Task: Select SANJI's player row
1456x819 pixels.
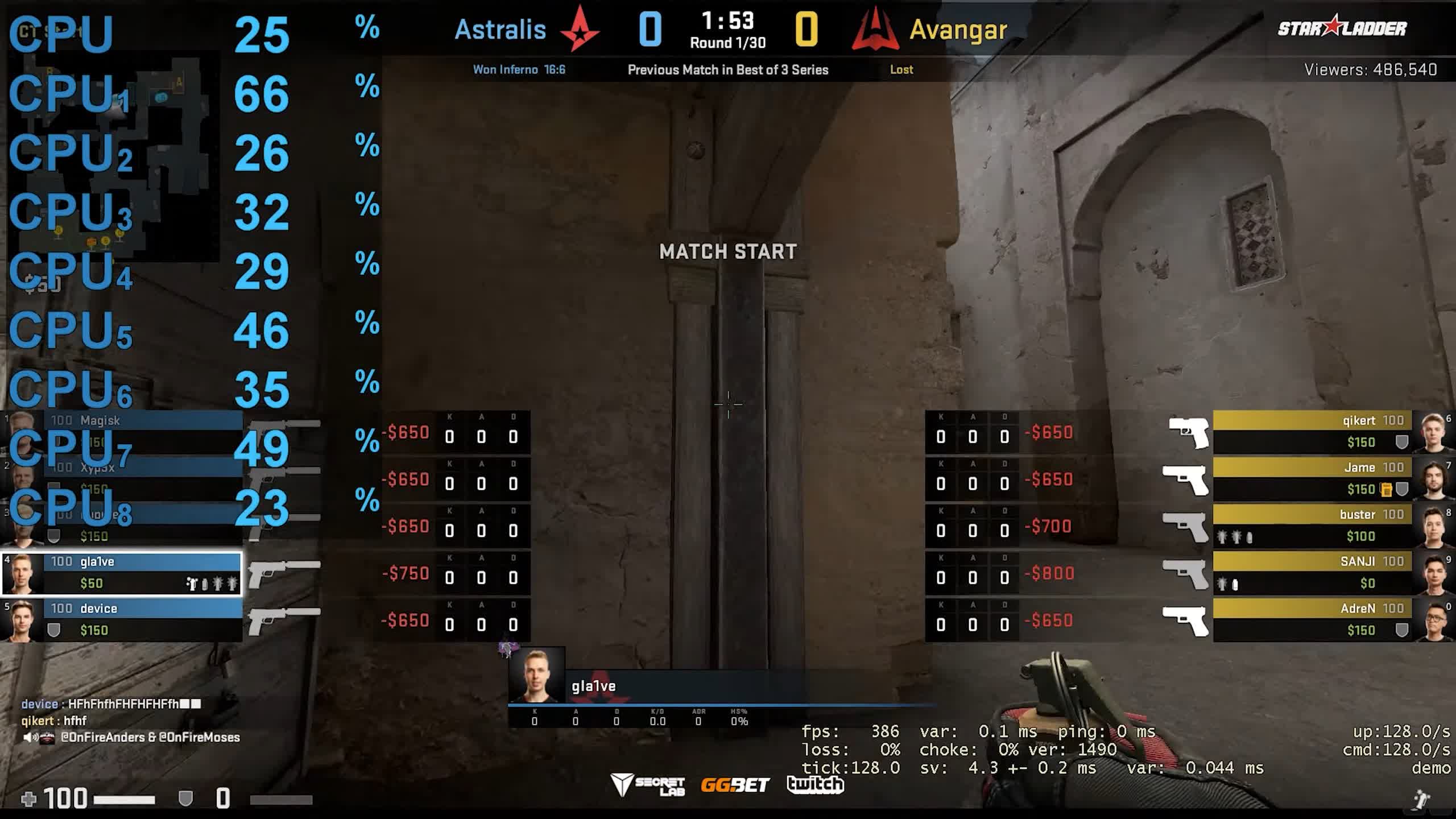Action: (x=1314, y=572)
